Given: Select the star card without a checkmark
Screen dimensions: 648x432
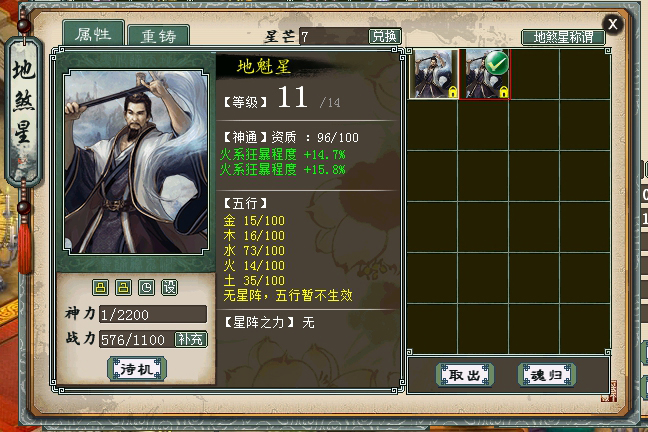Looking at the screenshot, I should pos(434,73).
